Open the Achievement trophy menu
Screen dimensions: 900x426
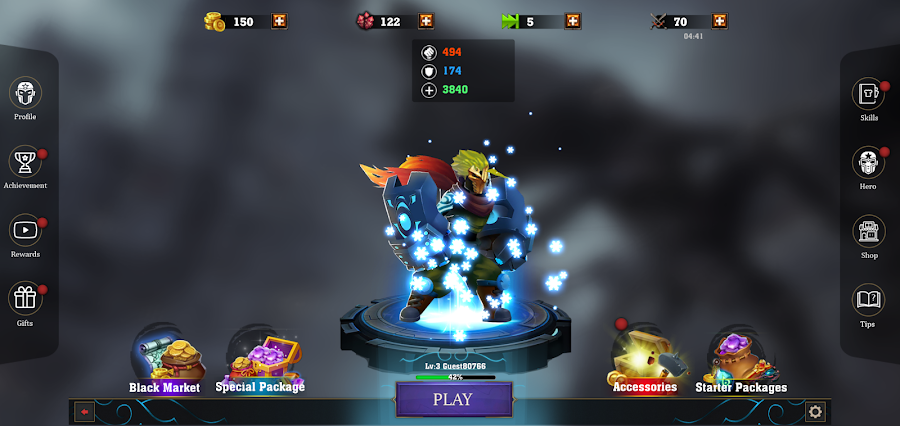pyautogui.click(x=25, y=162)
